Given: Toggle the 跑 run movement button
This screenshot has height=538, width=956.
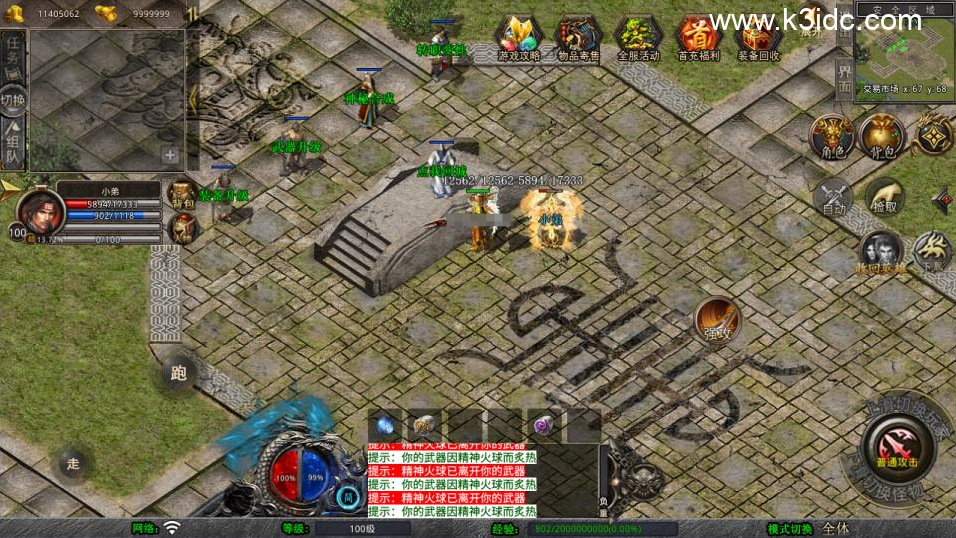Looking at the screenshot, I should (178, 374).
